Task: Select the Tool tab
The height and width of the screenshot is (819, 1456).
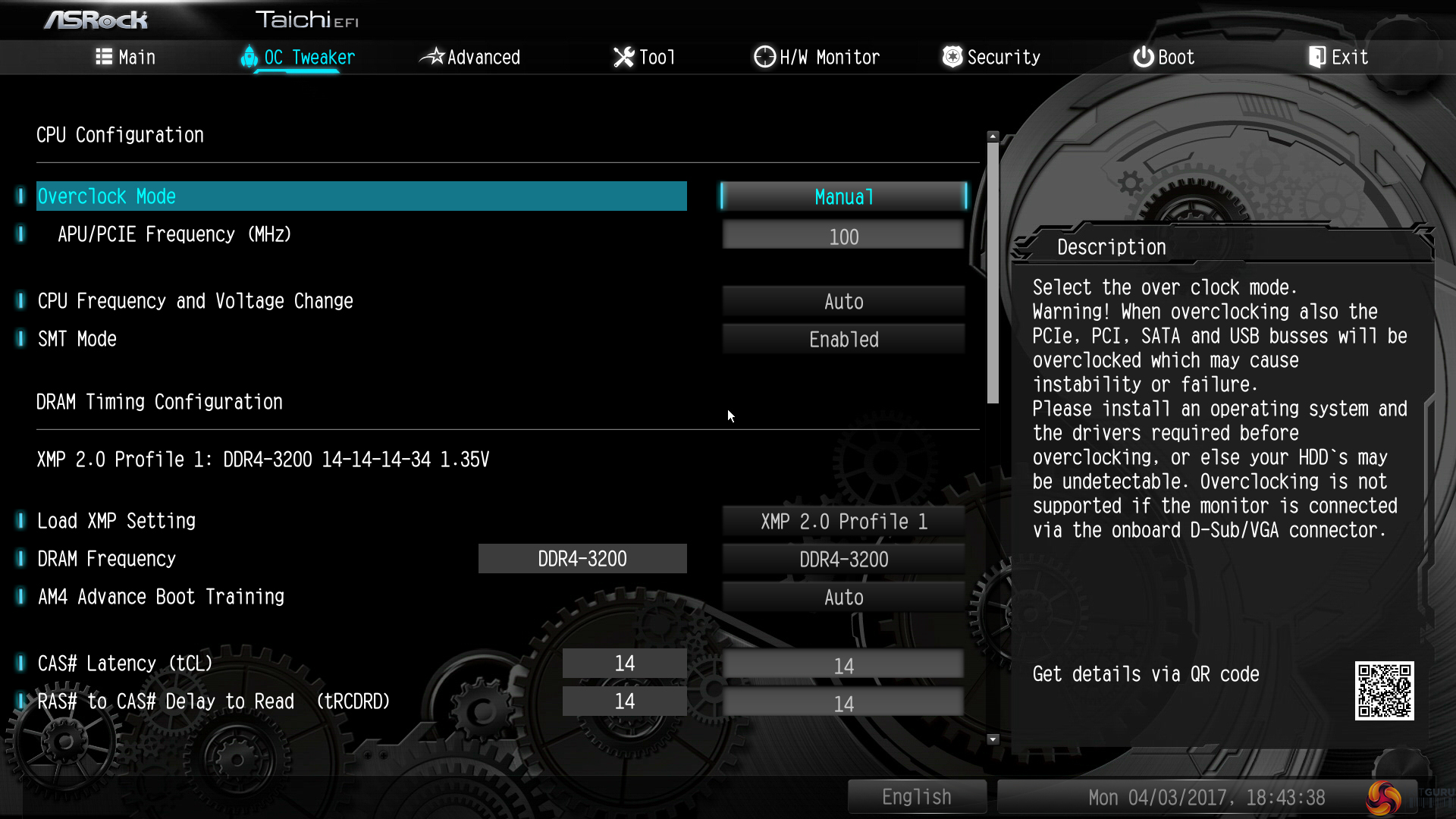Action: coord(644,57)
